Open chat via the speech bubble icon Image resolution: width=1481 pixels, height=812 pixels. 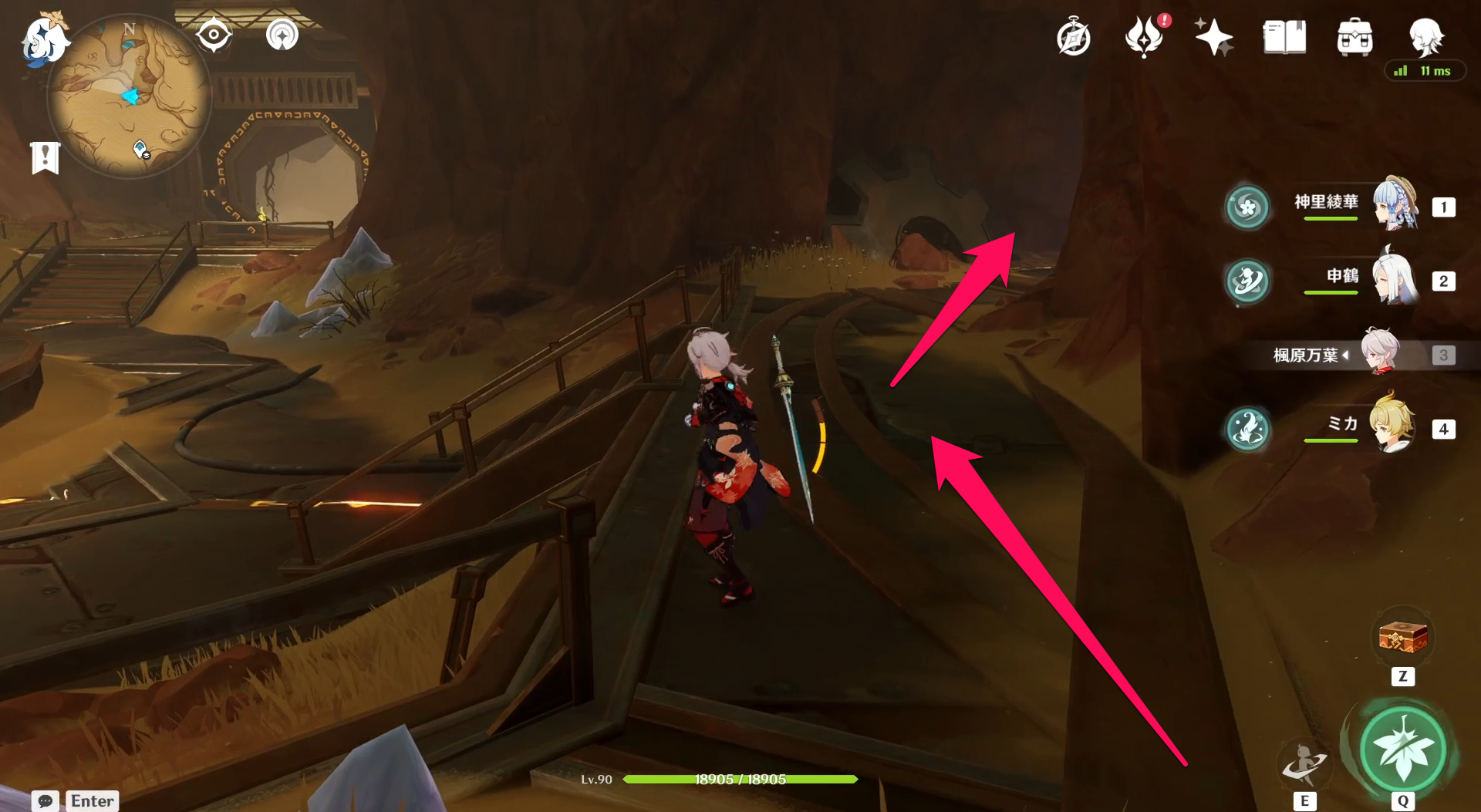tap(44, 802)
